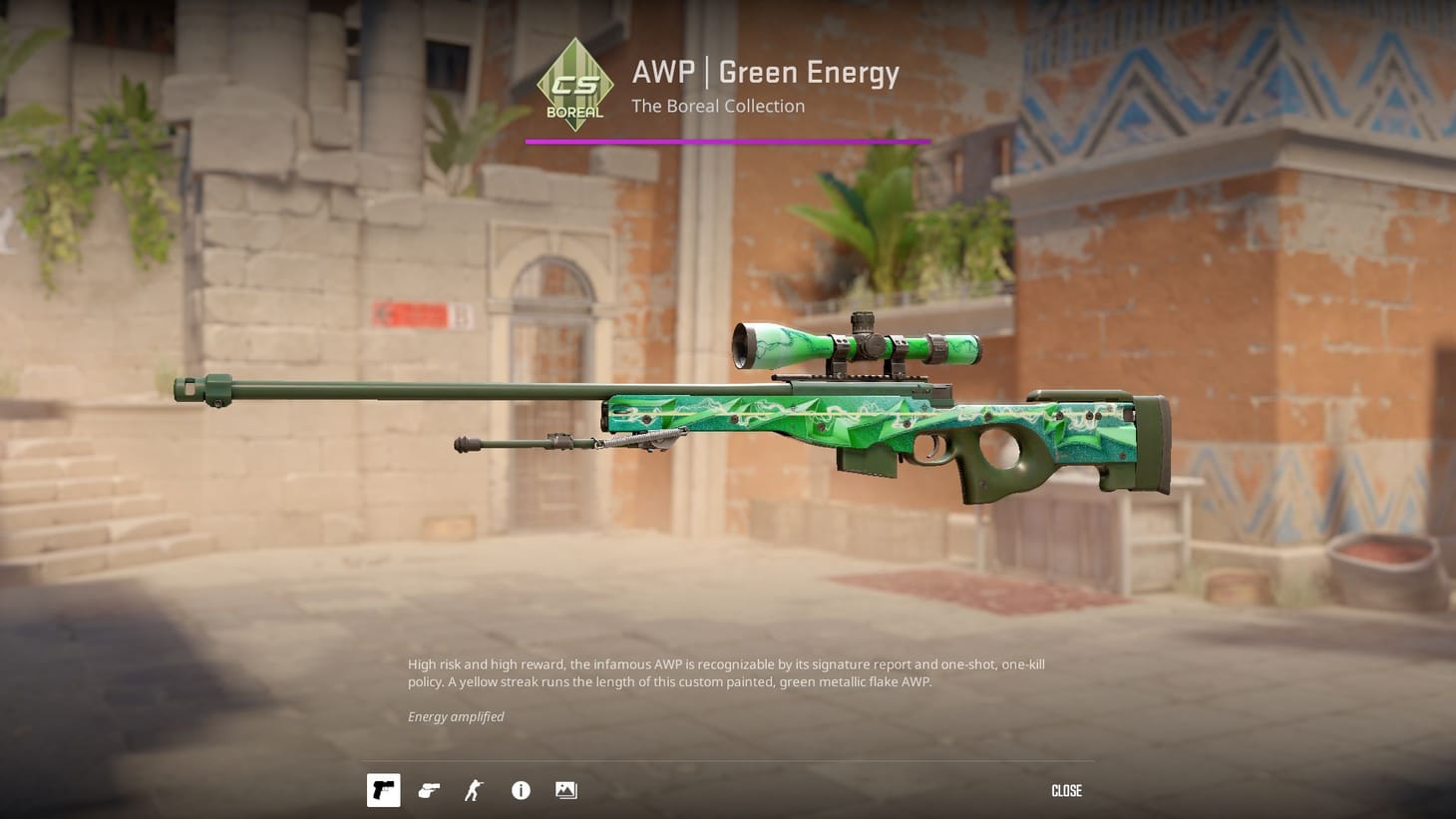Click the Energy amplified flavor text
This screenshot has width=1456, height=819.
455,716
